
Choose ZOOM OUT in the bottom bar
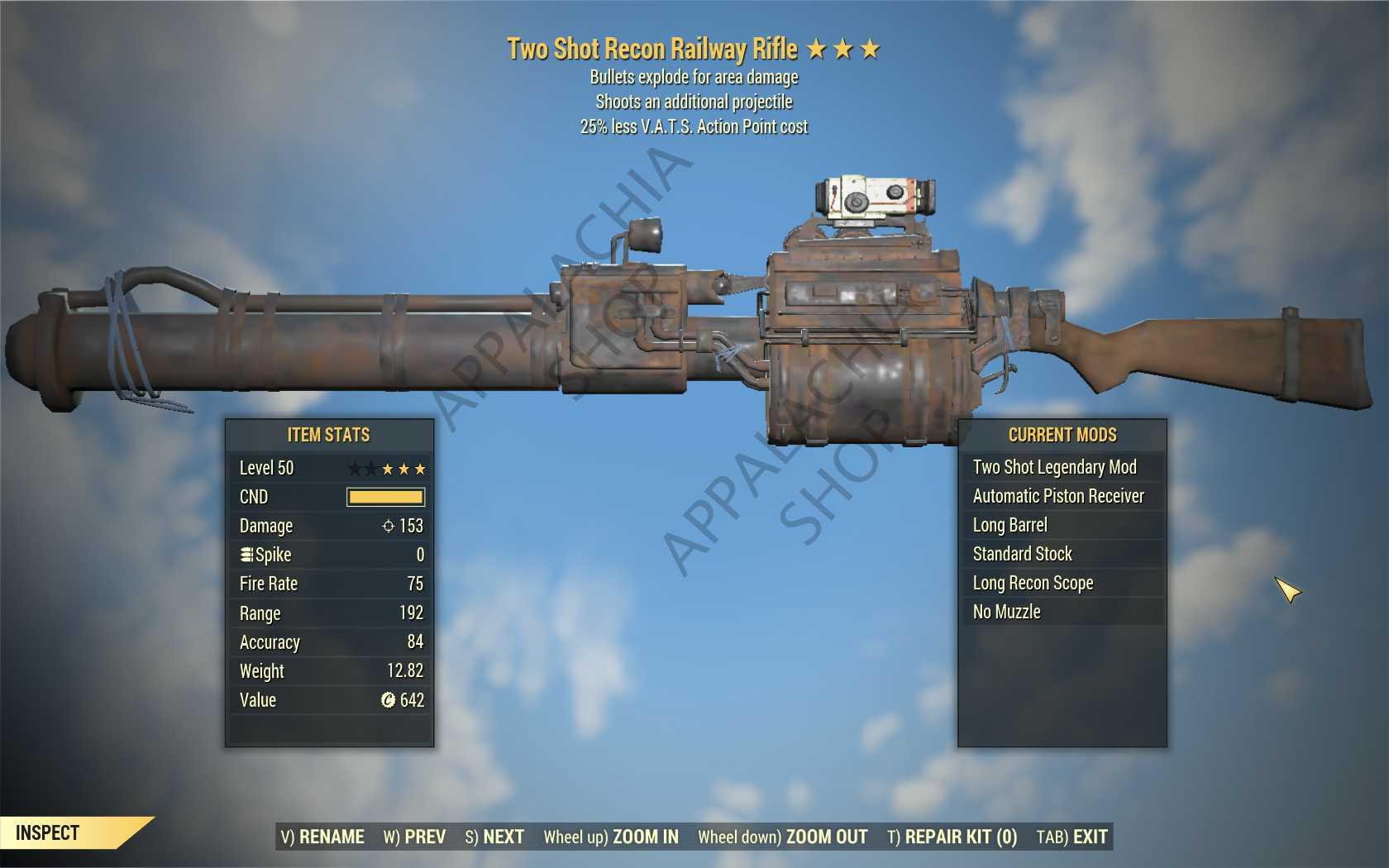click(x=782, y=837)
